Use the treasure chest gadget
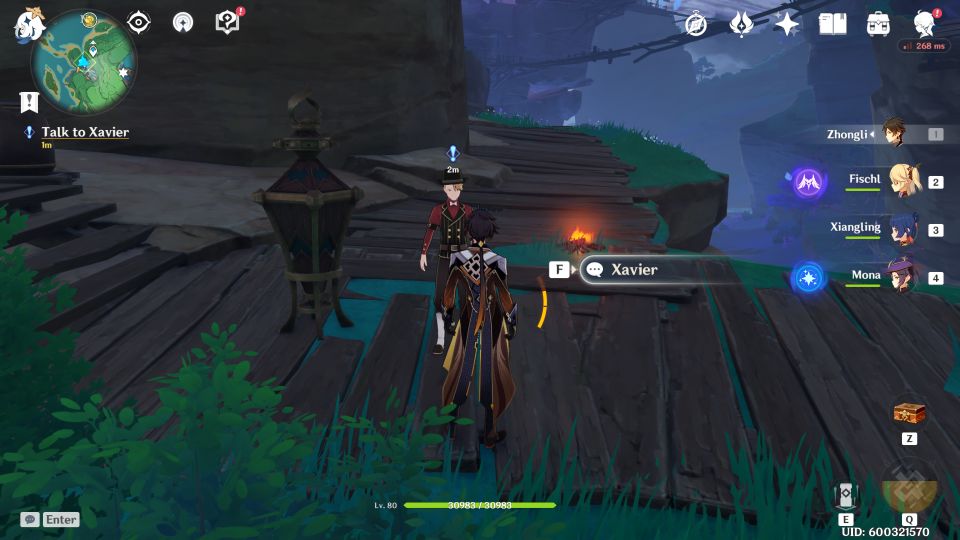Image resolution: width=960 pixels, height=540 pixels. [x=909, y=413]
